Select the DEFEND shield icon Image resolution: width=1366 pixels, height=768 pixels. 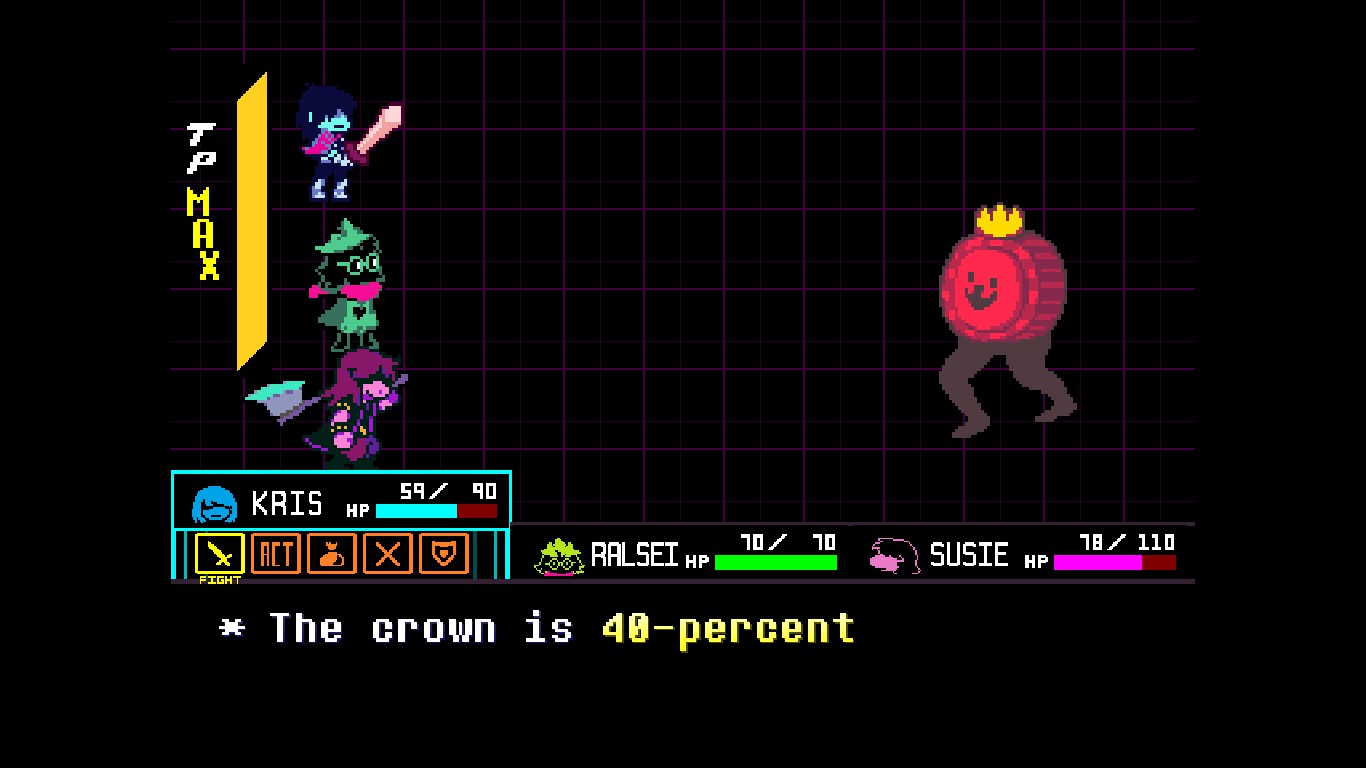coord(443,554)
